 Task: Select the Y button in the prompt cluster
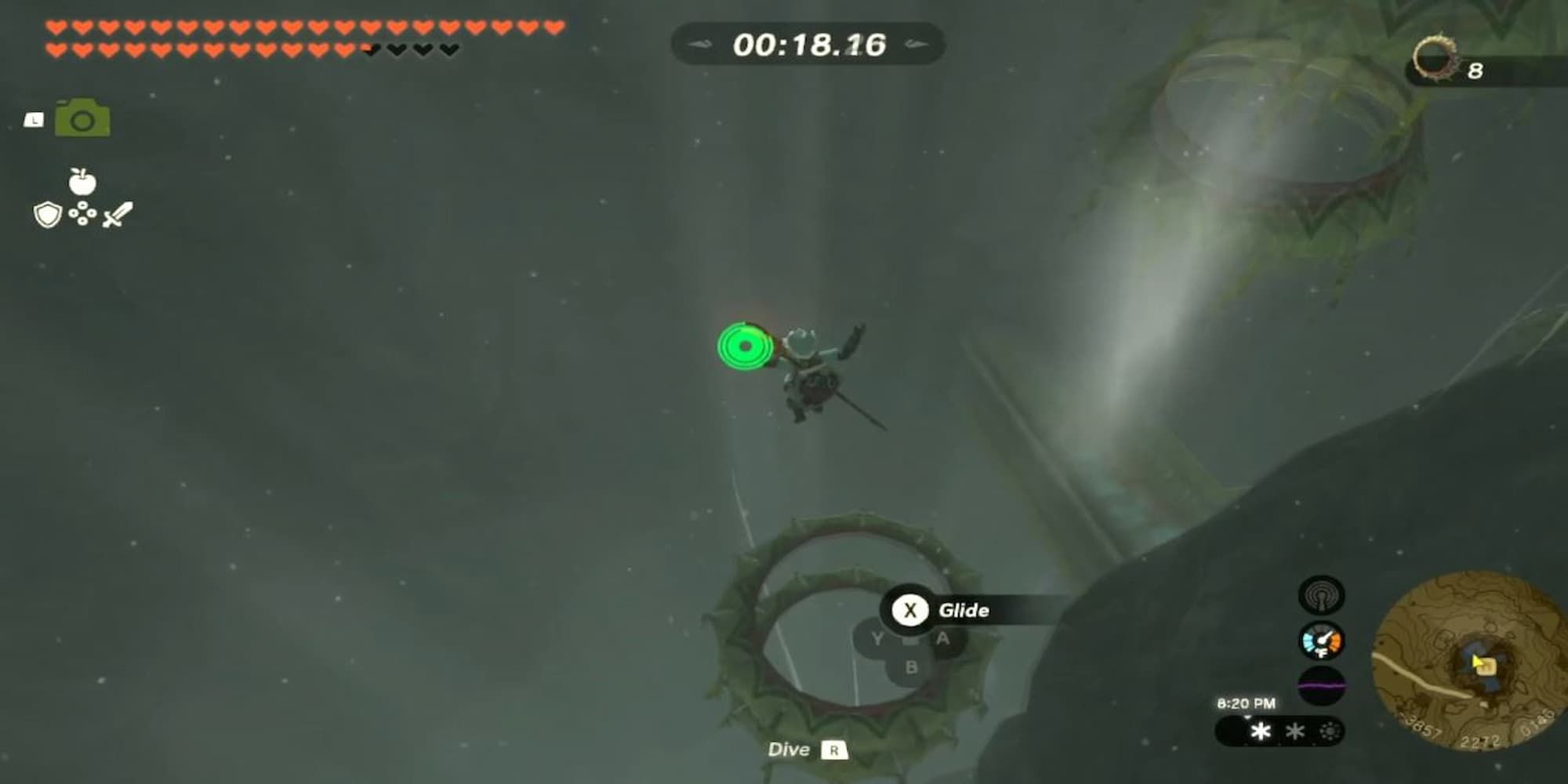(878, 637)
